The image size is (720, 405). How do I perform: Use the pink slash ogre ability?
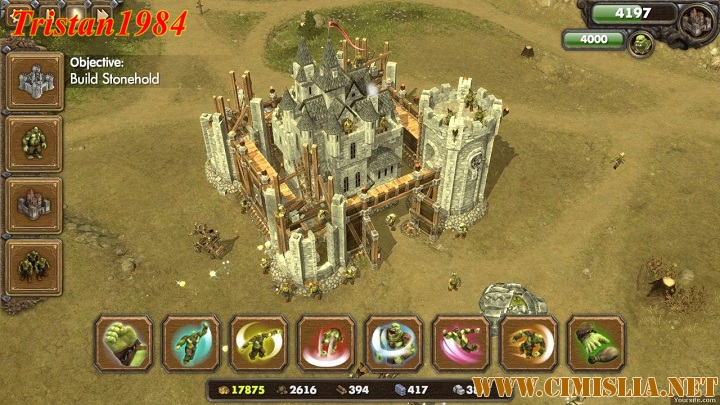tap(461, 343)
